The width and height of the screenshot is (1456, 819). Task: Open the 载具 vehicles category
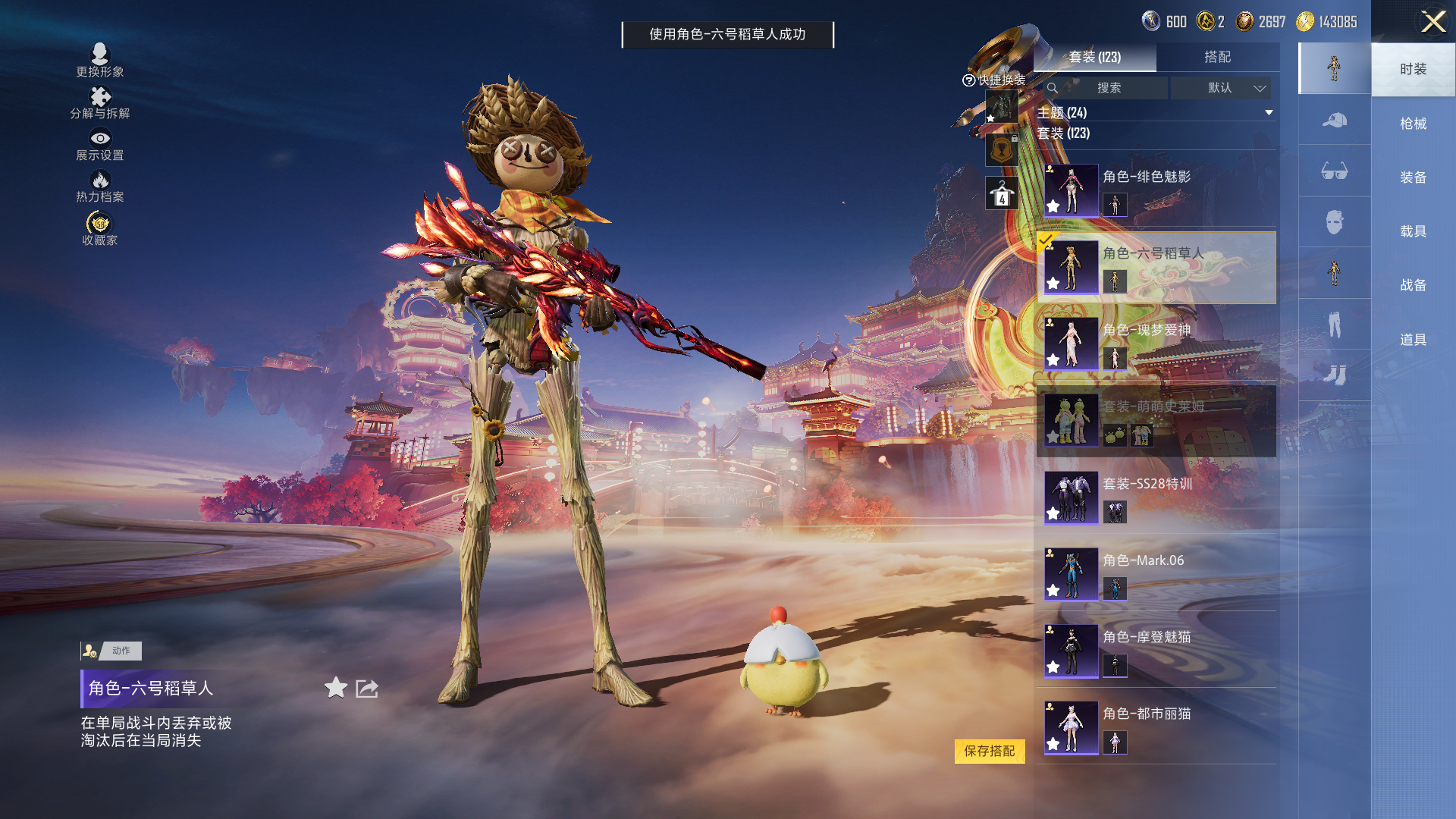click(1413, 231)
